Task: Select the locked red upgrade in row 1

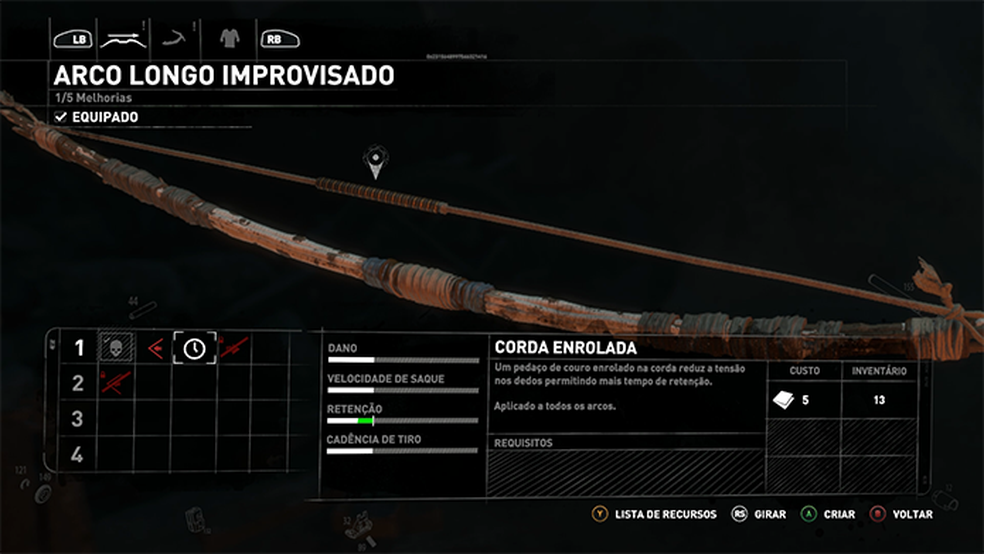Action: [234, 348]
